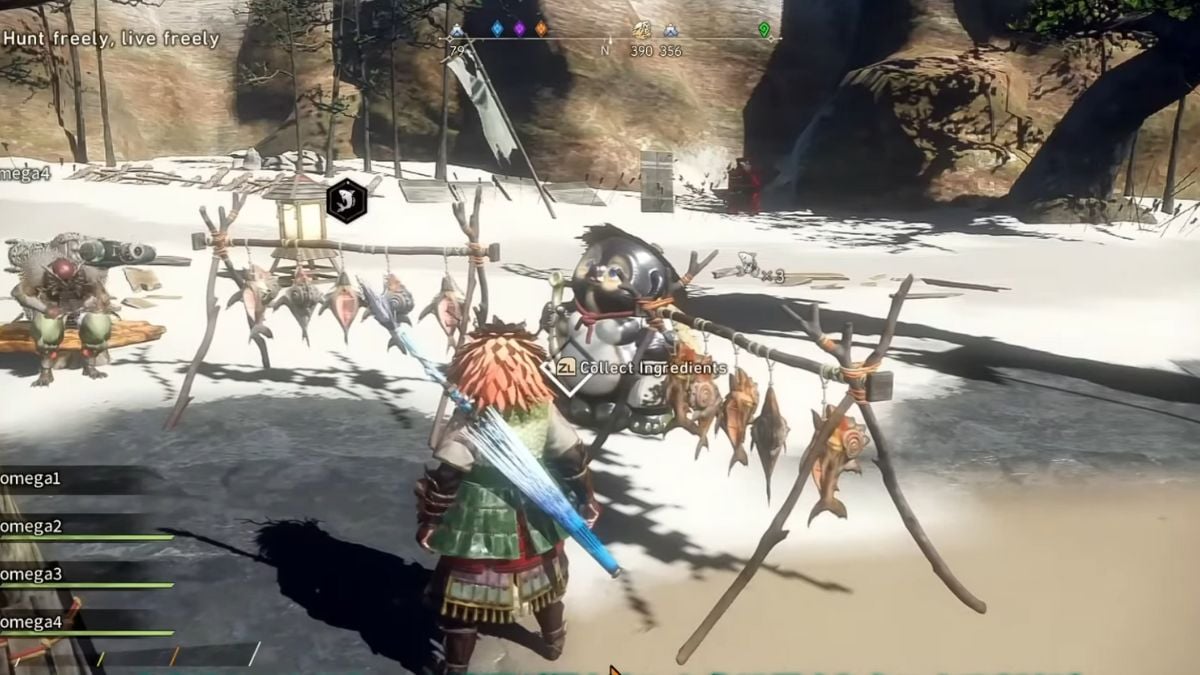
Task: Select the green waypoint marker on compass
Action: click(x=764, y=30)
